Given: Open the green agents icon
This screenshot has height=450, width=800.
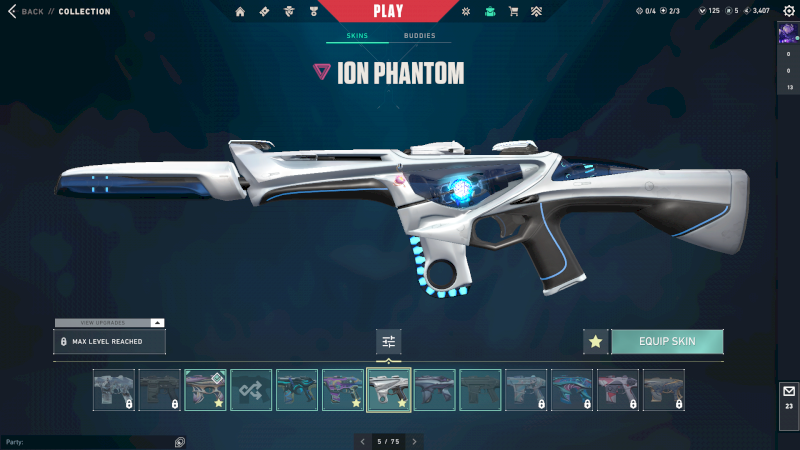Looking at the screenshot, I should coord(489,12).
